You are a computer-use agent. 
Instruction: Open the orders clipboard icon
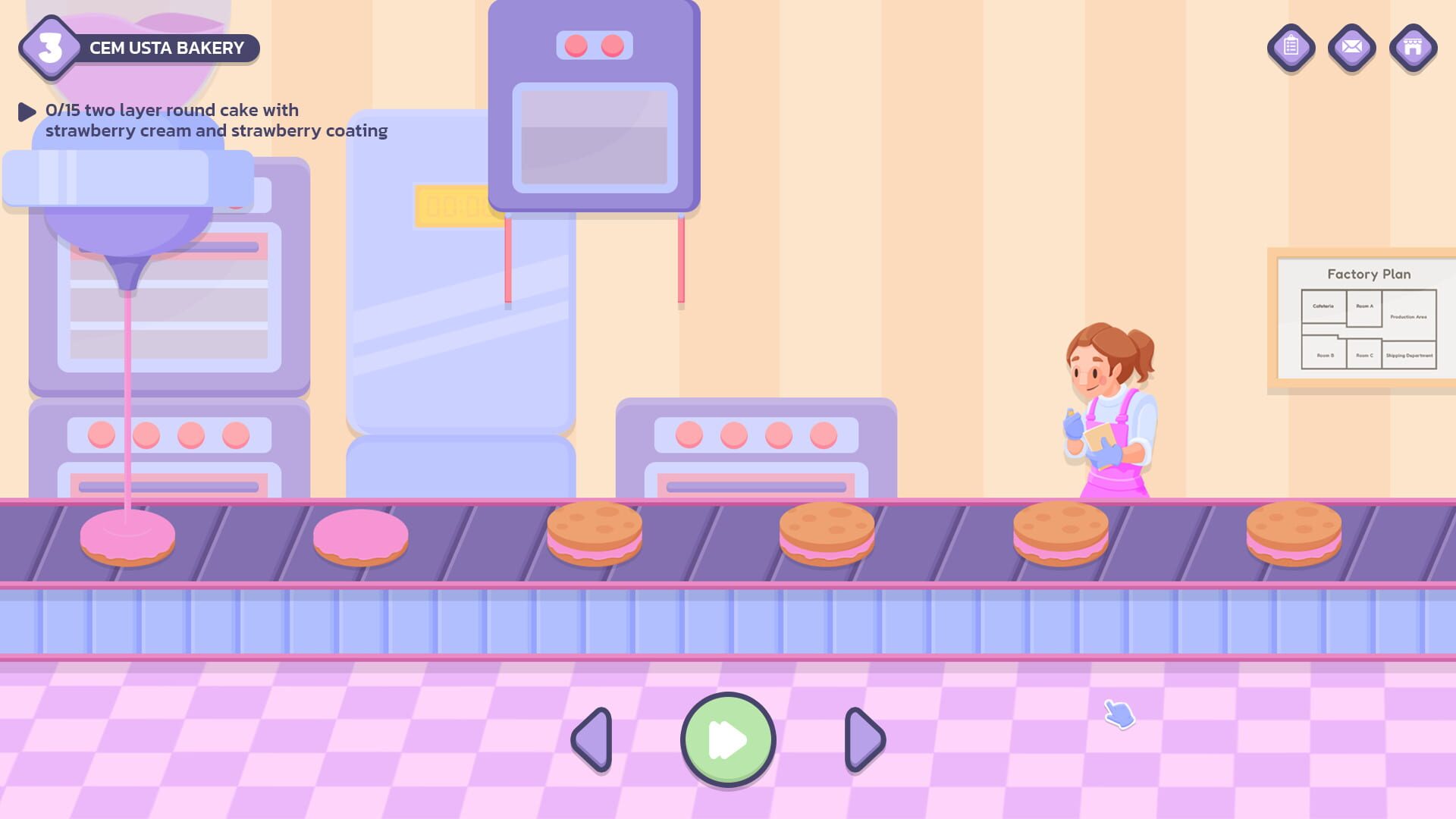[1290, 48]
